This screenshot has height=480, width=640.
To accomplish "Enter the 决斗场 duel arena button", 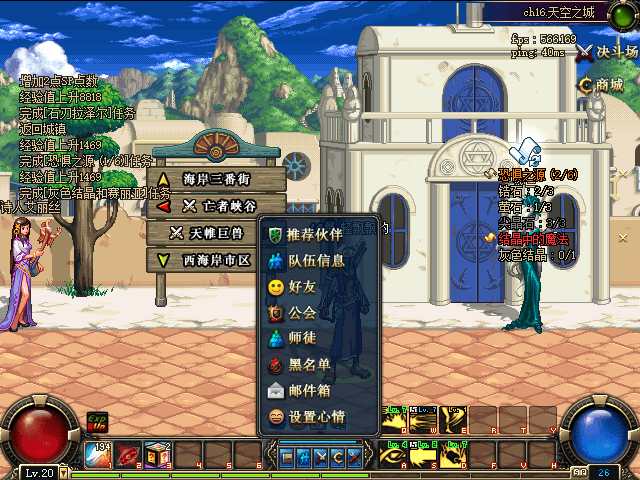I will tap(606, 52).
